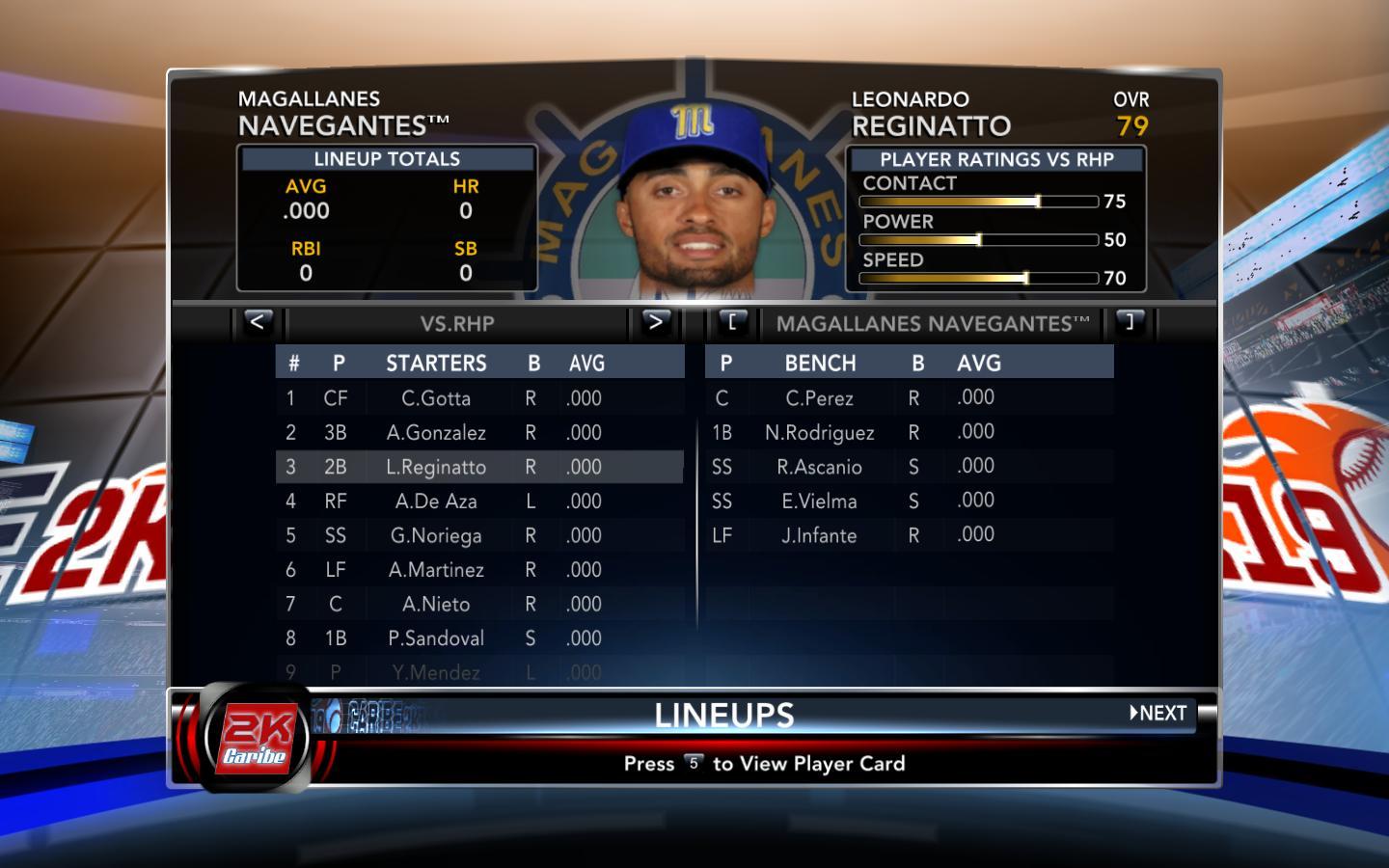Select the highlighted L.Reginatto row
The height and width of the screenshot is (868, 1389).
click(x=436, y=467)
